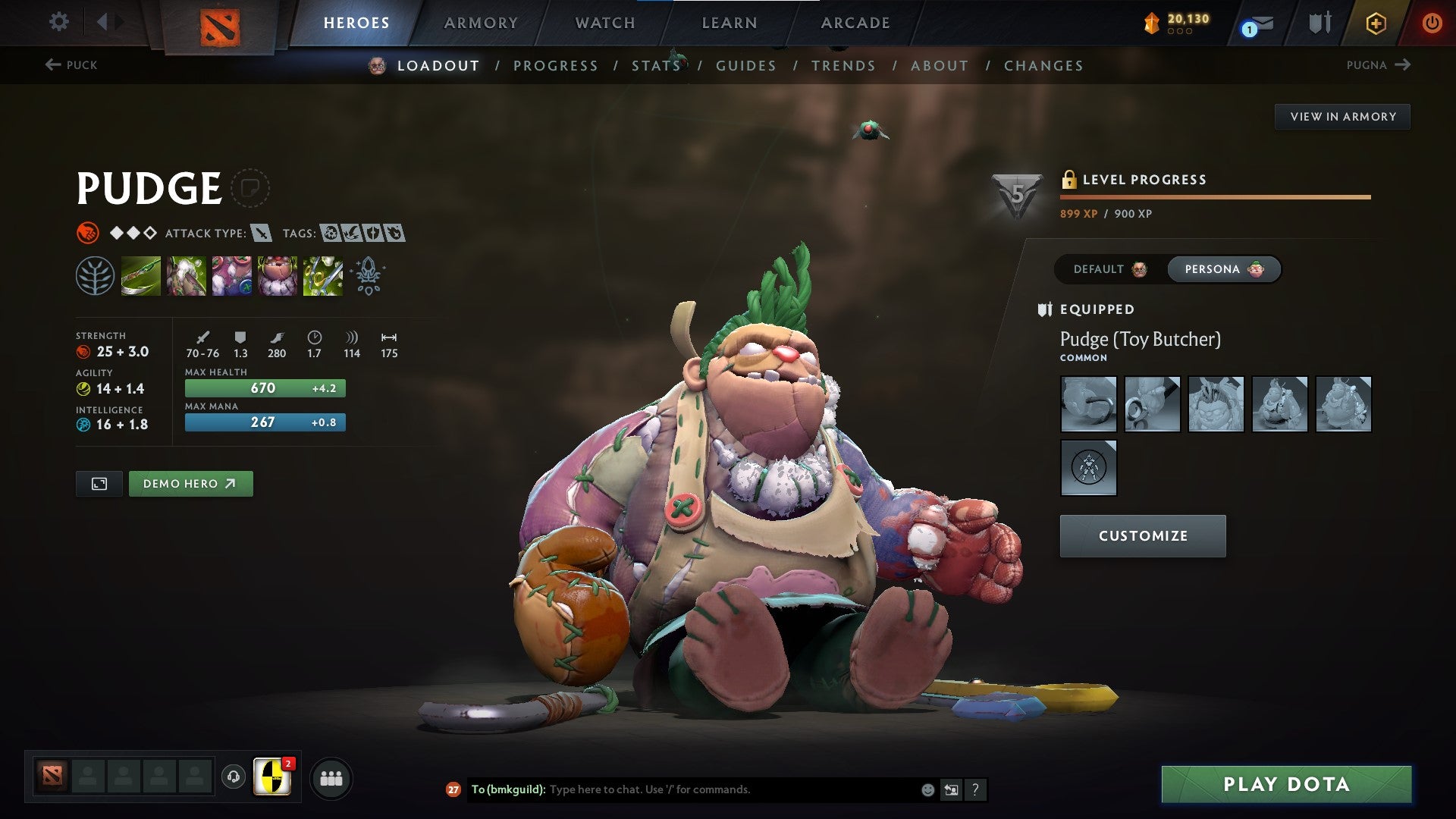
Task: Select Pudge's Meat Hook ability icon
Action: [142, 277]
